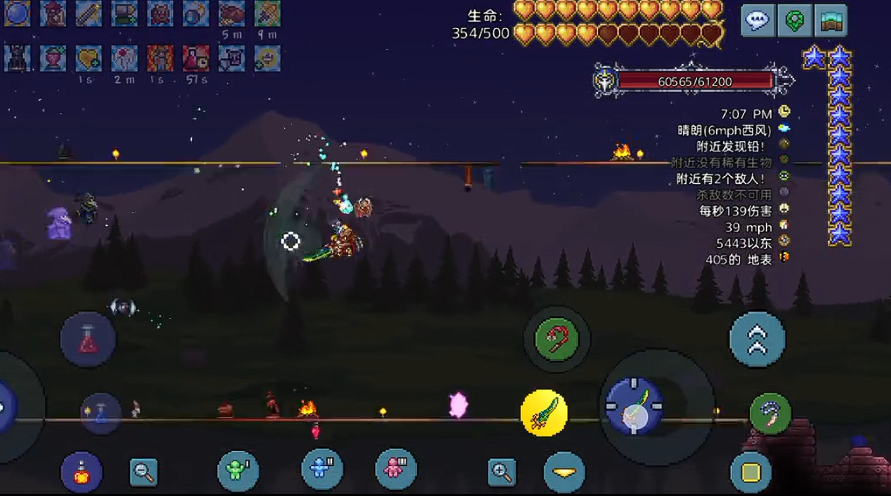Select the pink character loadout button
The width and height of the screenshot is (891, 496).
pyautogui.click(x=396, y=469)
